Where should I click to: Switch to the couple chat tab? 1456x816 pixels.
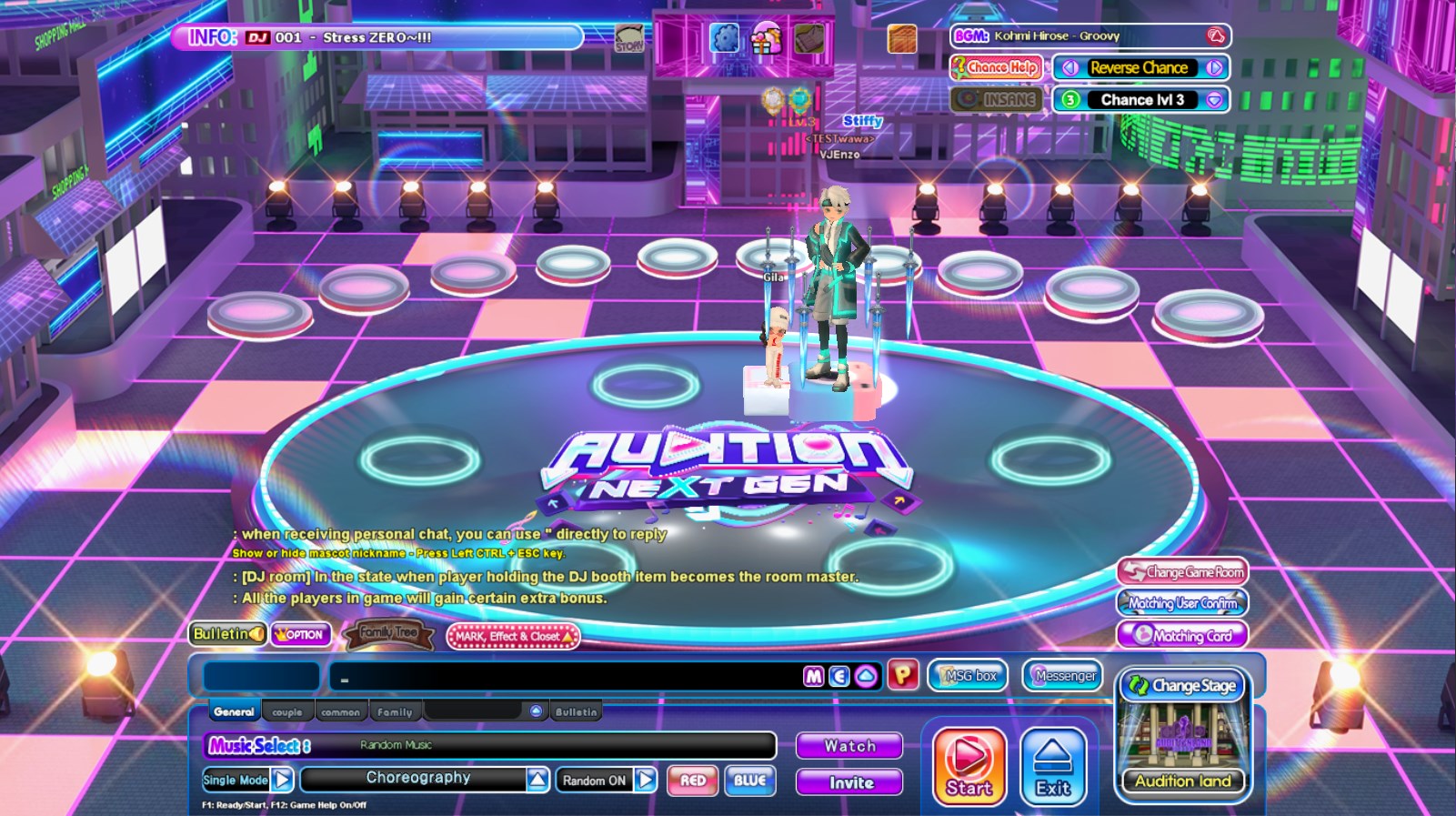click(287, 712)
